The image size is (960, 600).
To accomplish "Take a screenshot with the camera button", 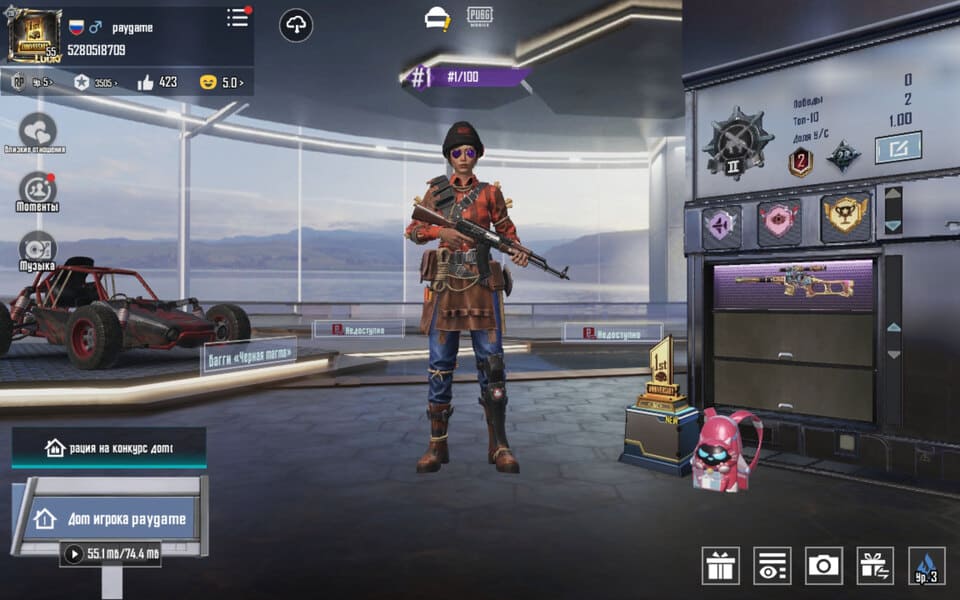I will (823, 566).
